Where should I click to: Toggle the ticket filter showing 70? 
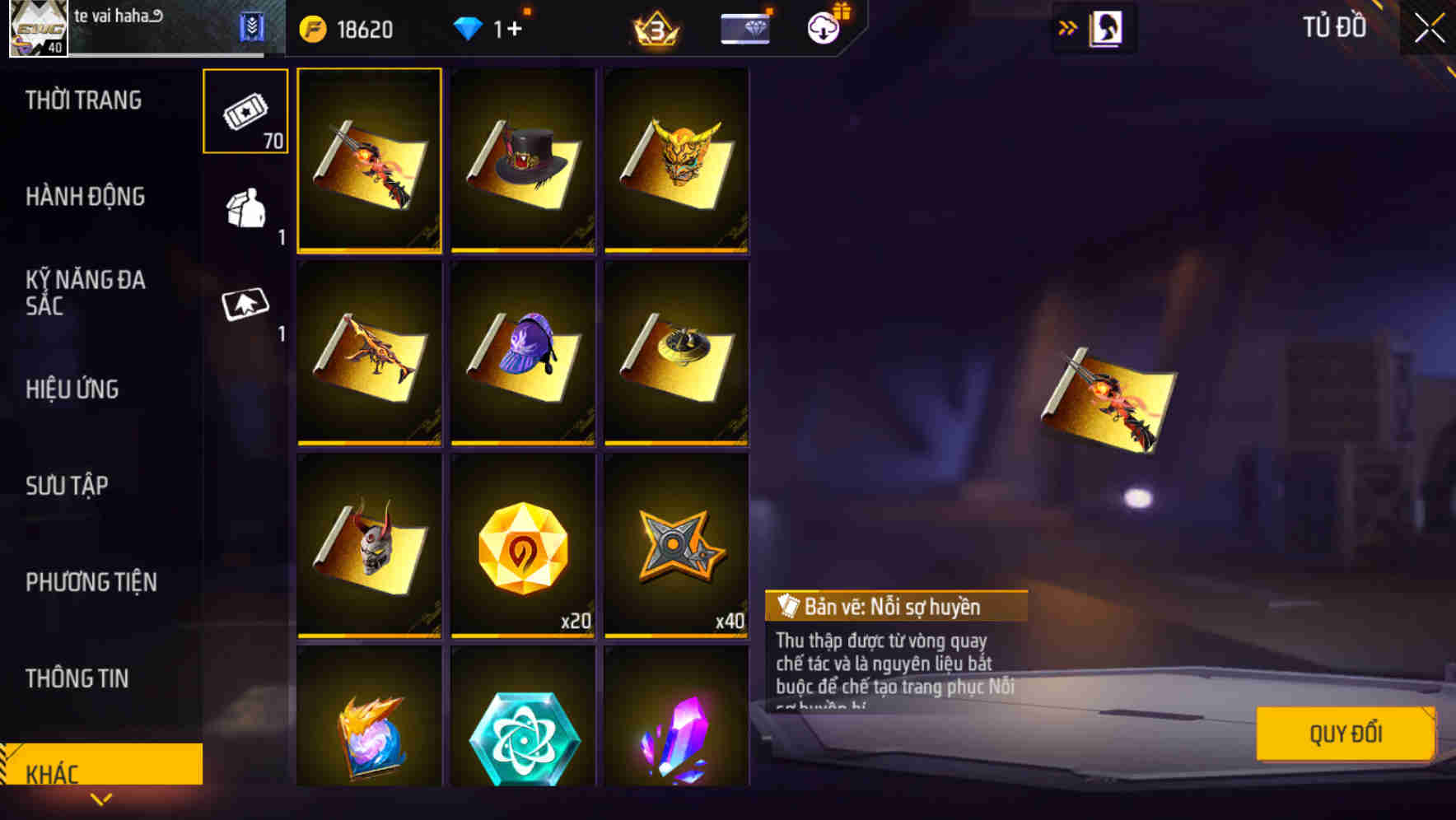(x=245, y=111)
